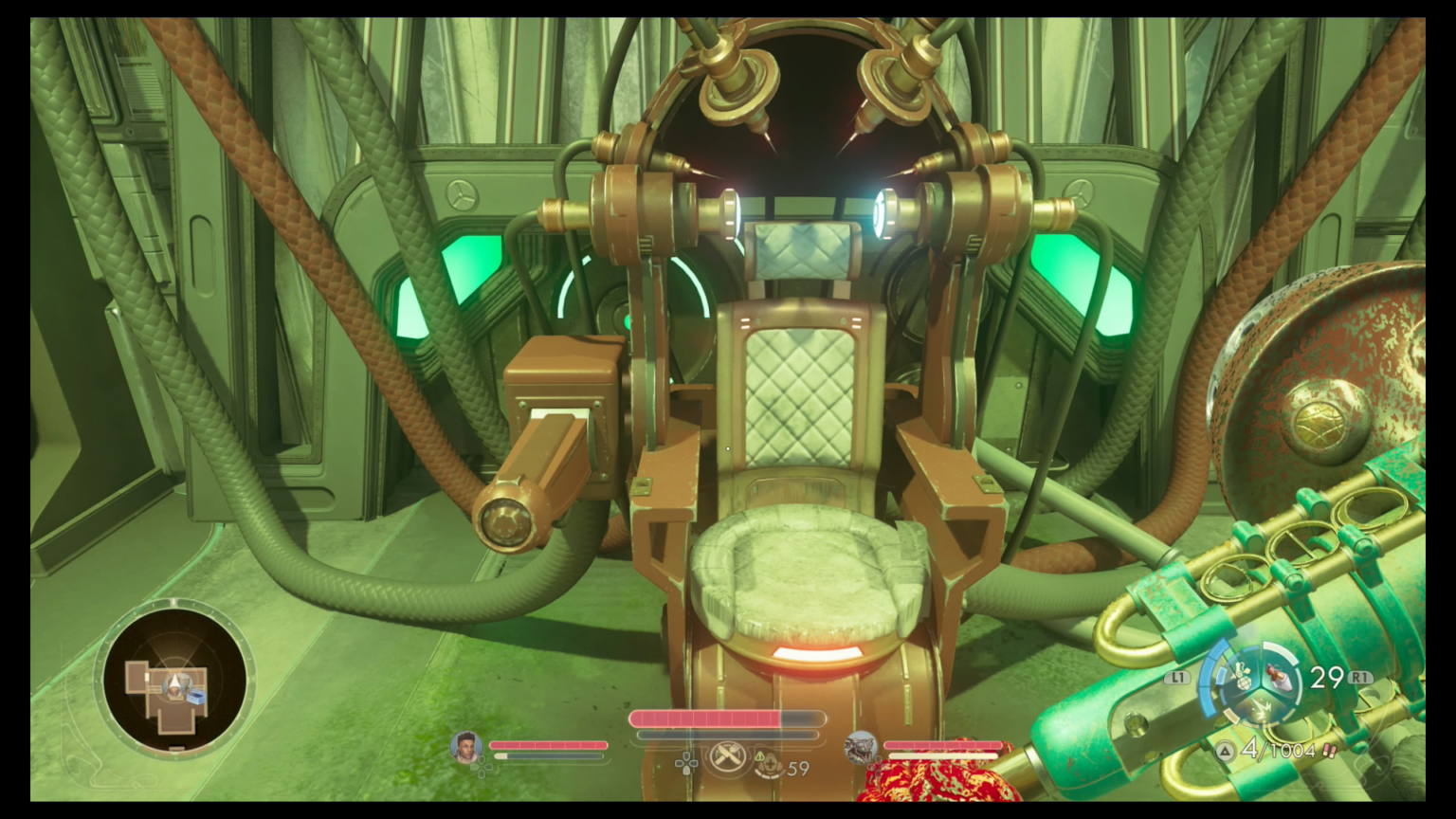Toggle the creature portrait on the right
Viewport: 1456px width, 819px height.
pyautogui.click(x=861, y=748)
